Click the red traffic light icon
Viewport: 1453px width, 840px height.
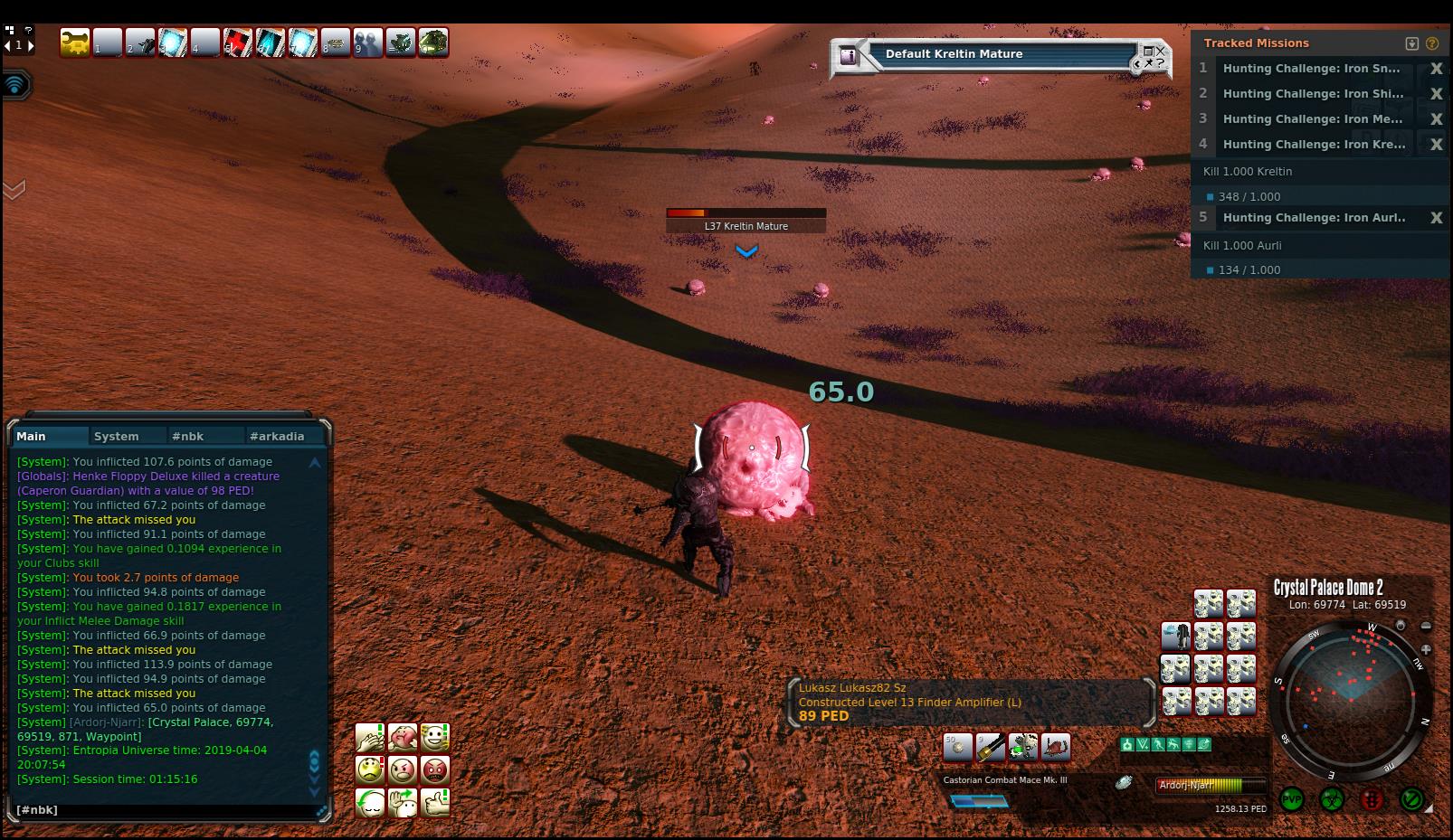point(1372,800)
